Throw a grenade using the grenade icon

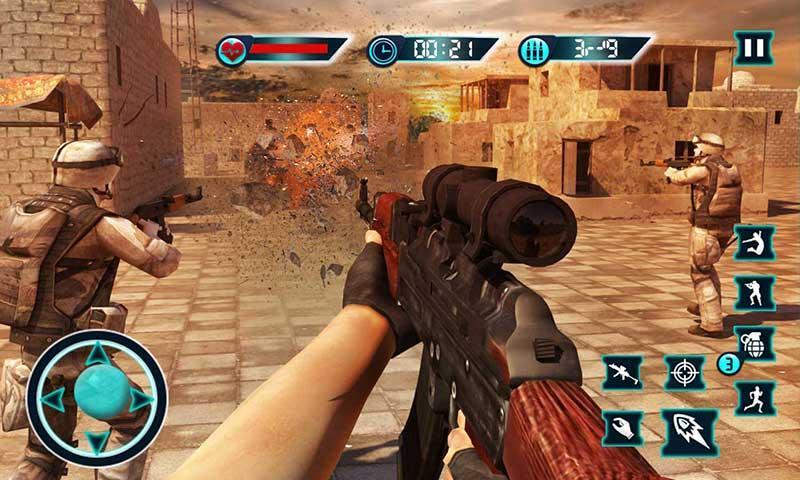[754, 345]
